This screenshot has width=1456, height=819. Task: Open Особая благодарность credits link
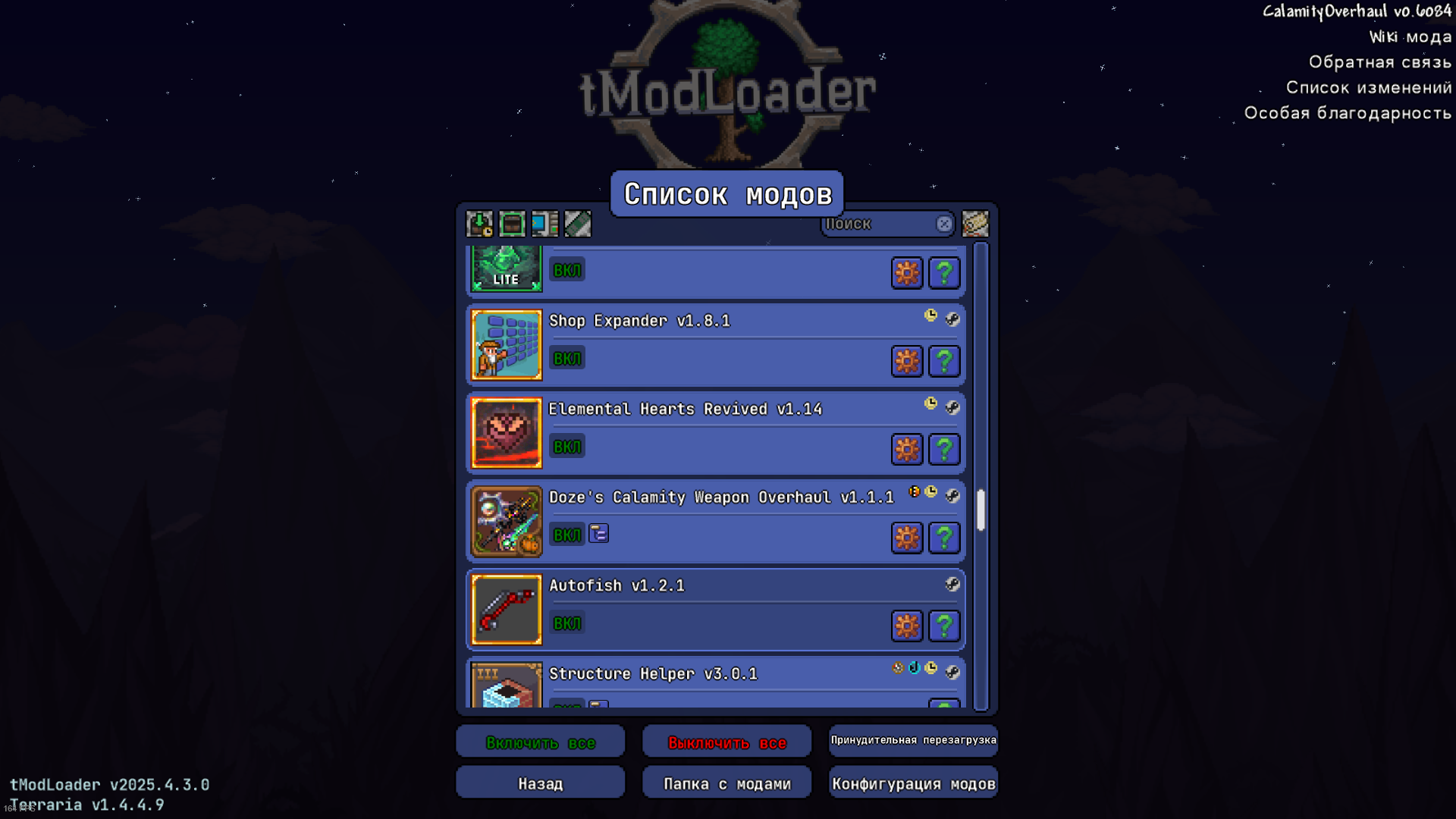(1348, 113)
